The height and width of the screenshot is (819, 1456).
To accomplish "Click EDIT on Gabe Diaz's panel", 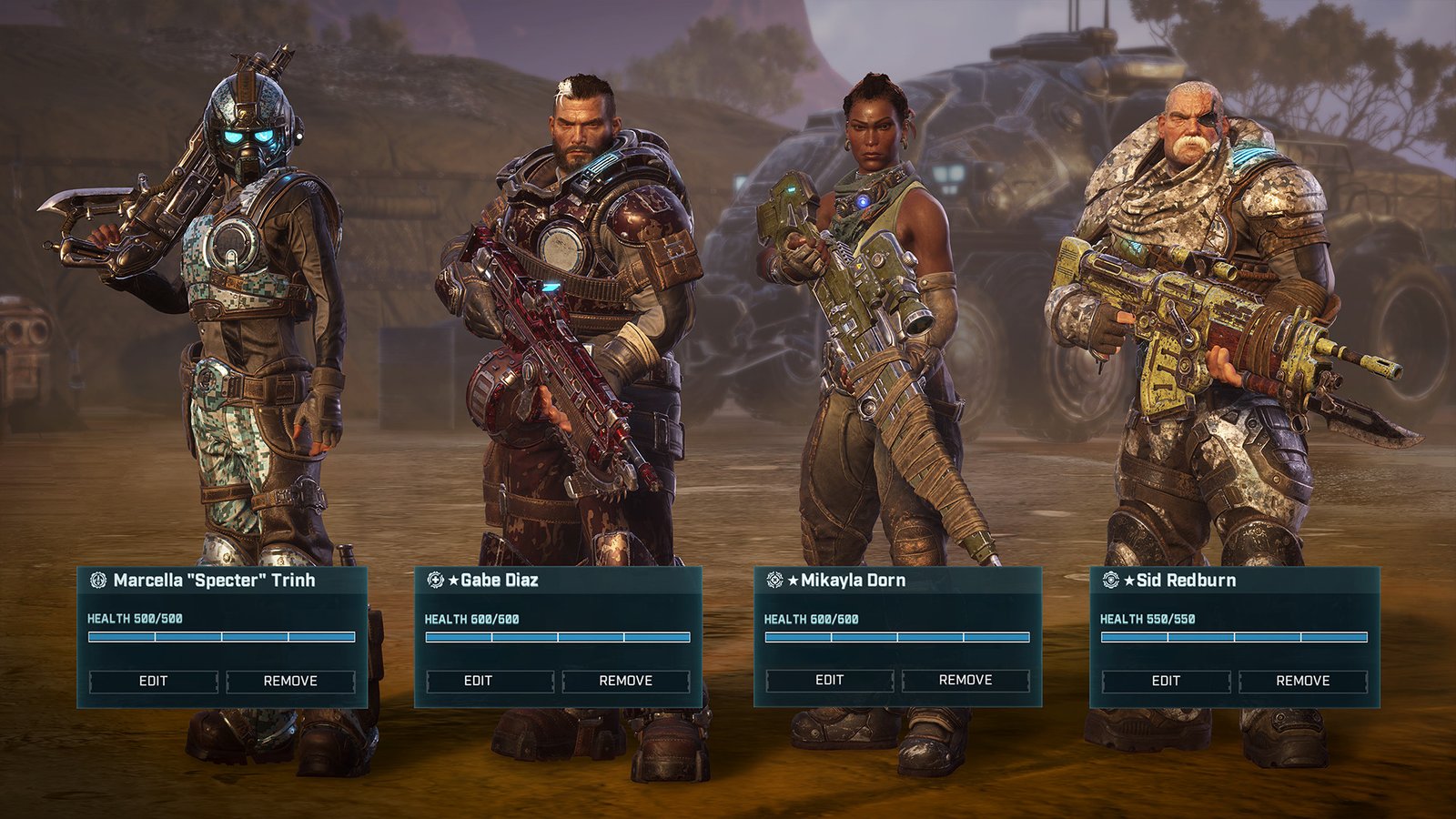I will (x=489, y=680).
